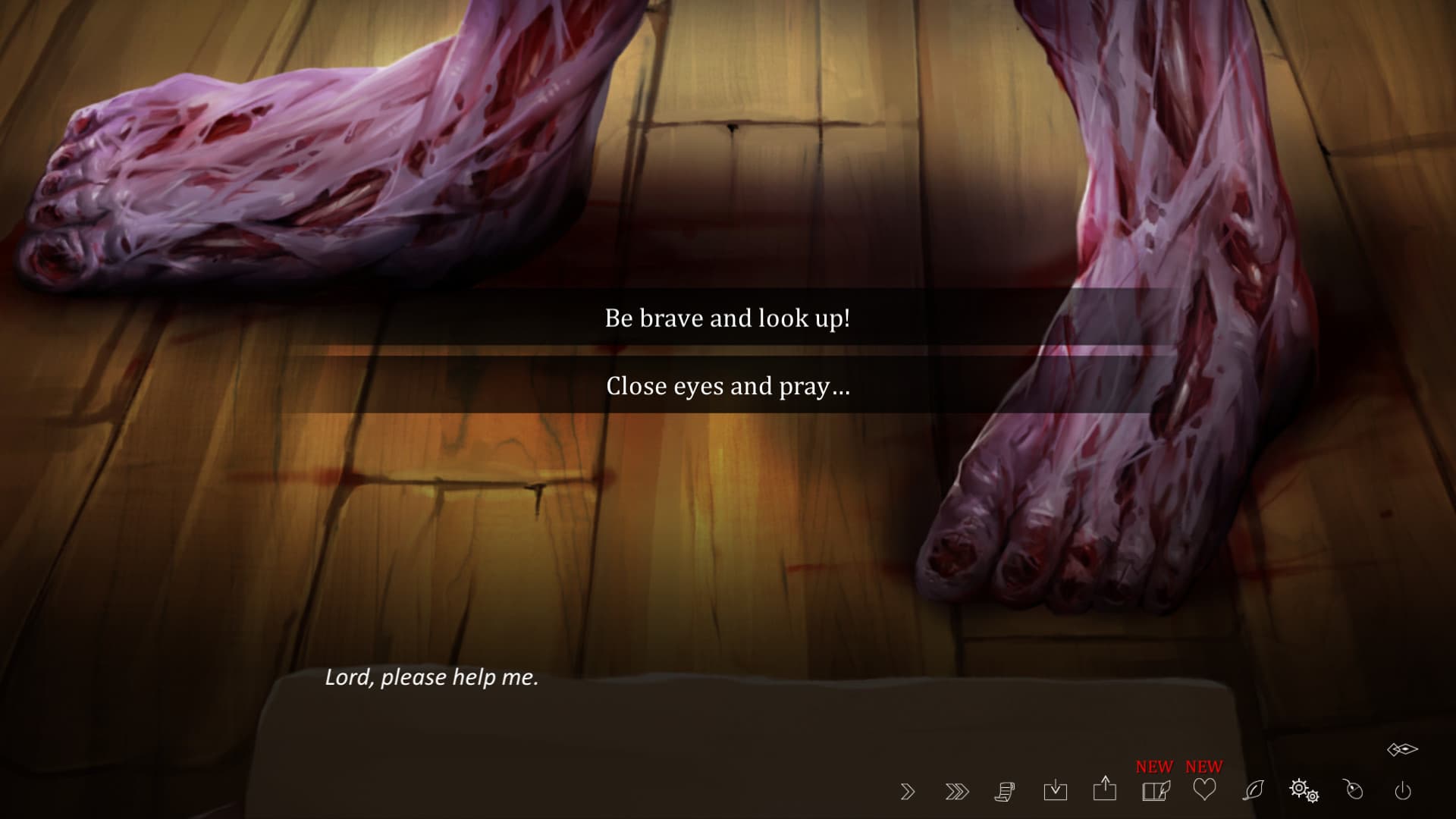The width and height of the screenshot is (1456, 819).
Task: Click the narration "Lord, please help me."
Action: pos(432,677)
